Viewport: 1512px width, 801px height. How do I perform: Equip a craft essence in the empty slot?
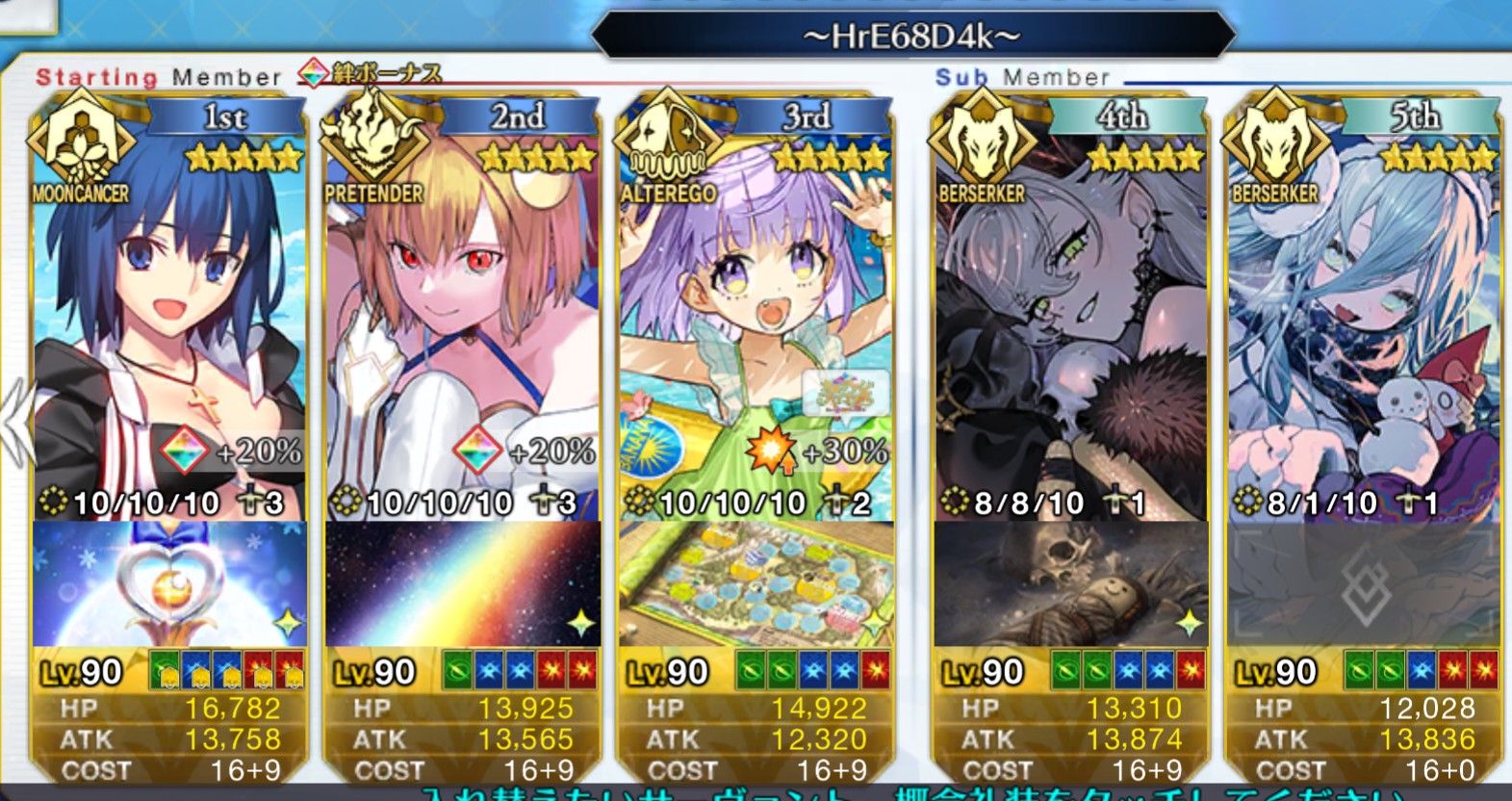click(x=1364, y=584)
